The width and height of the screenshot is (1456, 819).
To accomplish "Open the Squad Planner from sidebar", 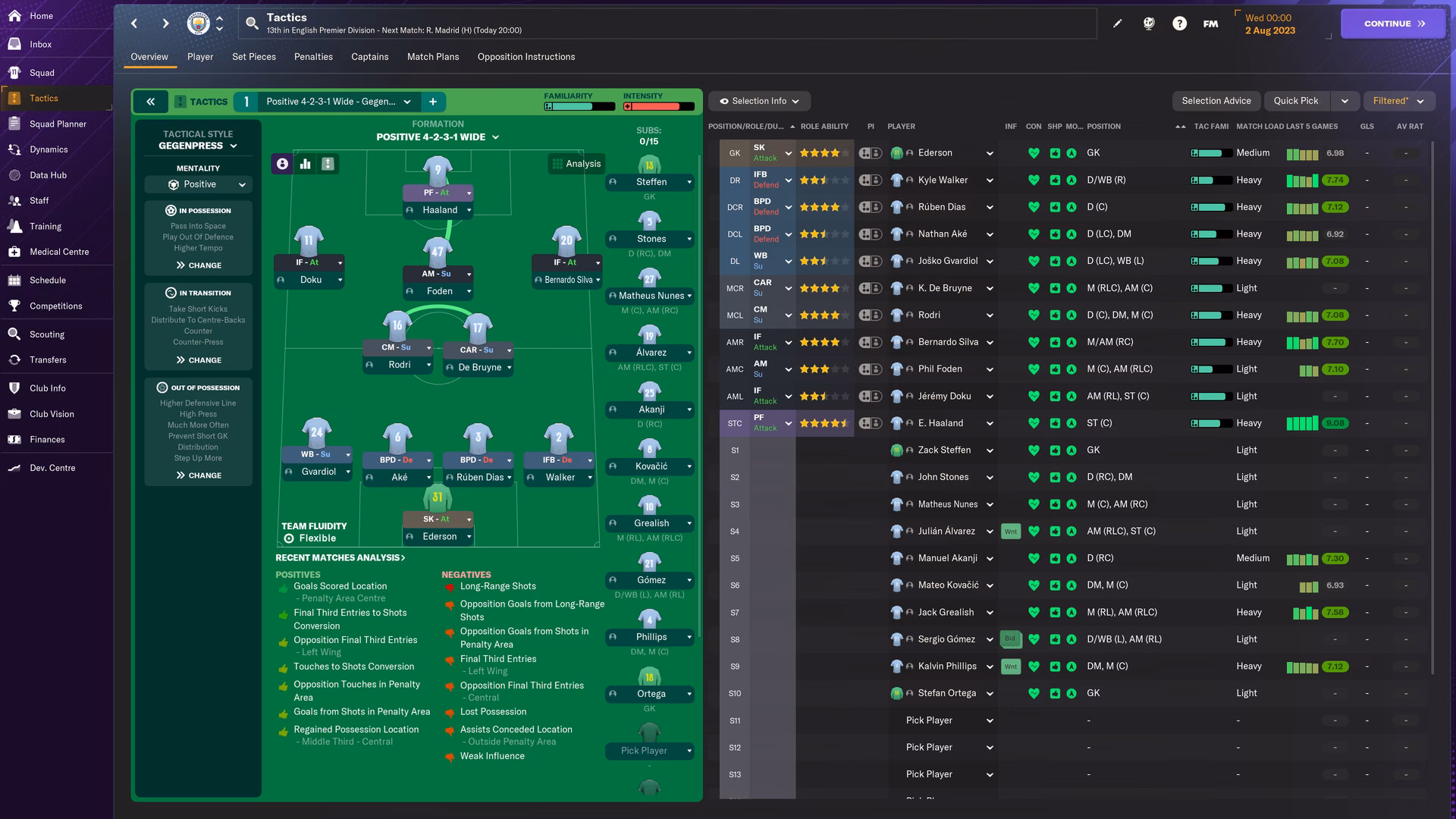I will [58, 124].
